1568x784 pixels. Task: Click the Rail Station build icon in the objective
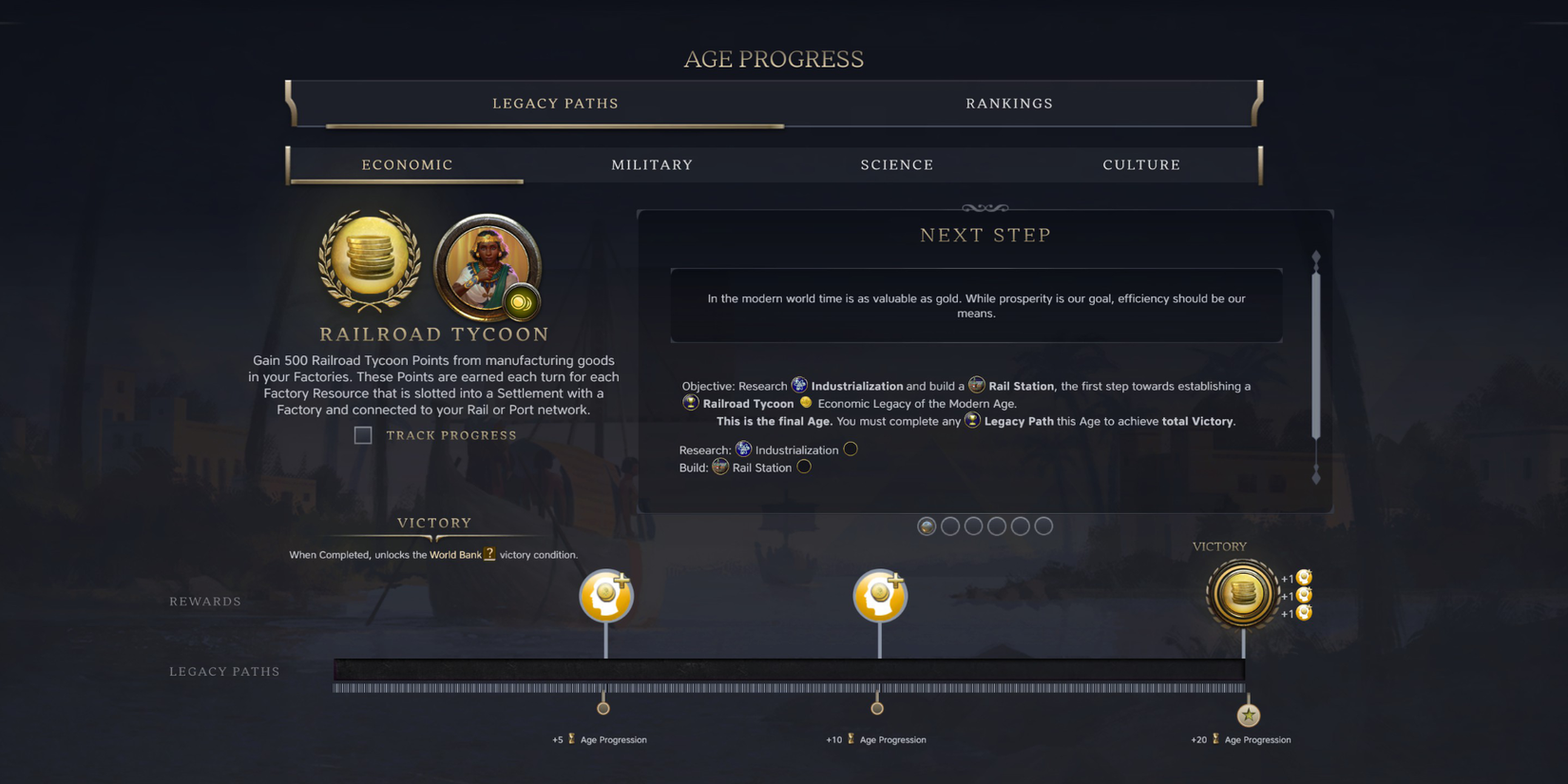978,384
